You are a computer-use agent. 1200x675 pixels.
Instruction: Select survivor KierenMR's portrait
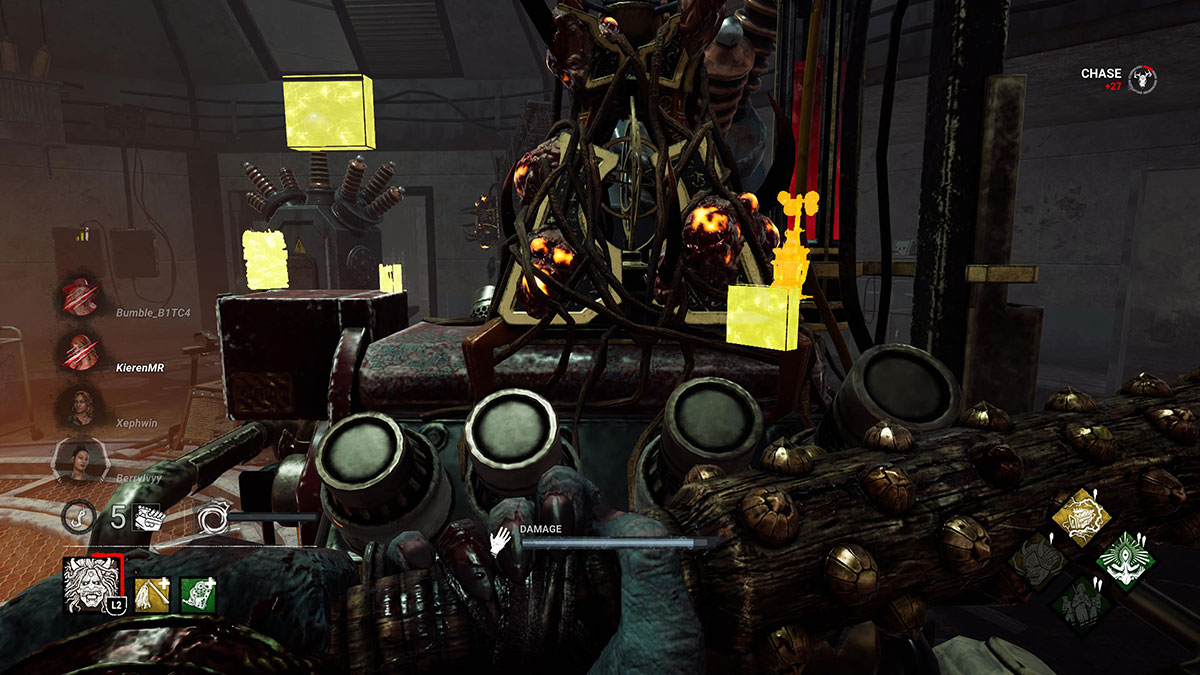[x=77, y=351]
